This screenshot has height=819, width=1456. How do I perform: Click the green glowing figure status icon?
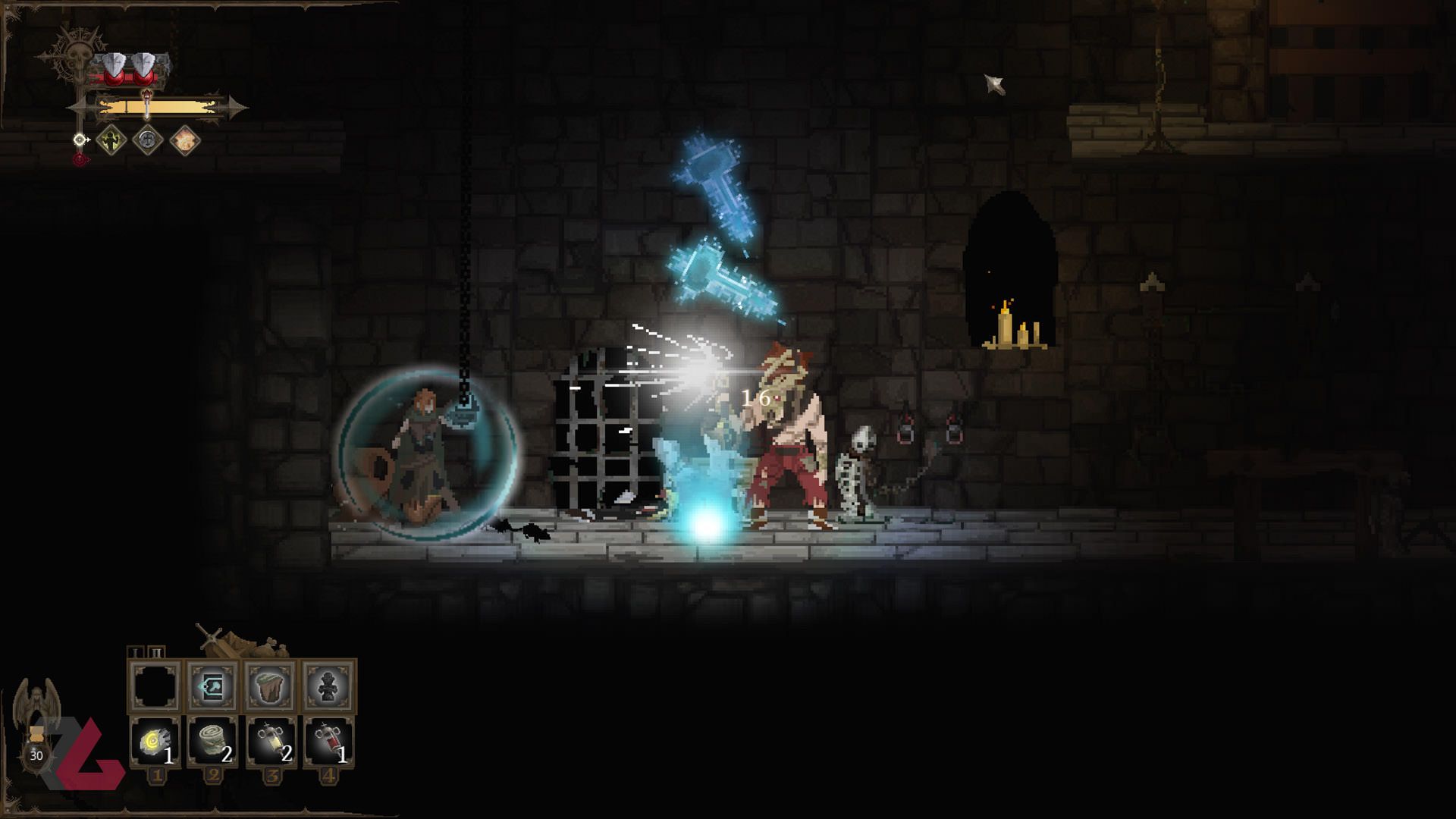(113, 140)
